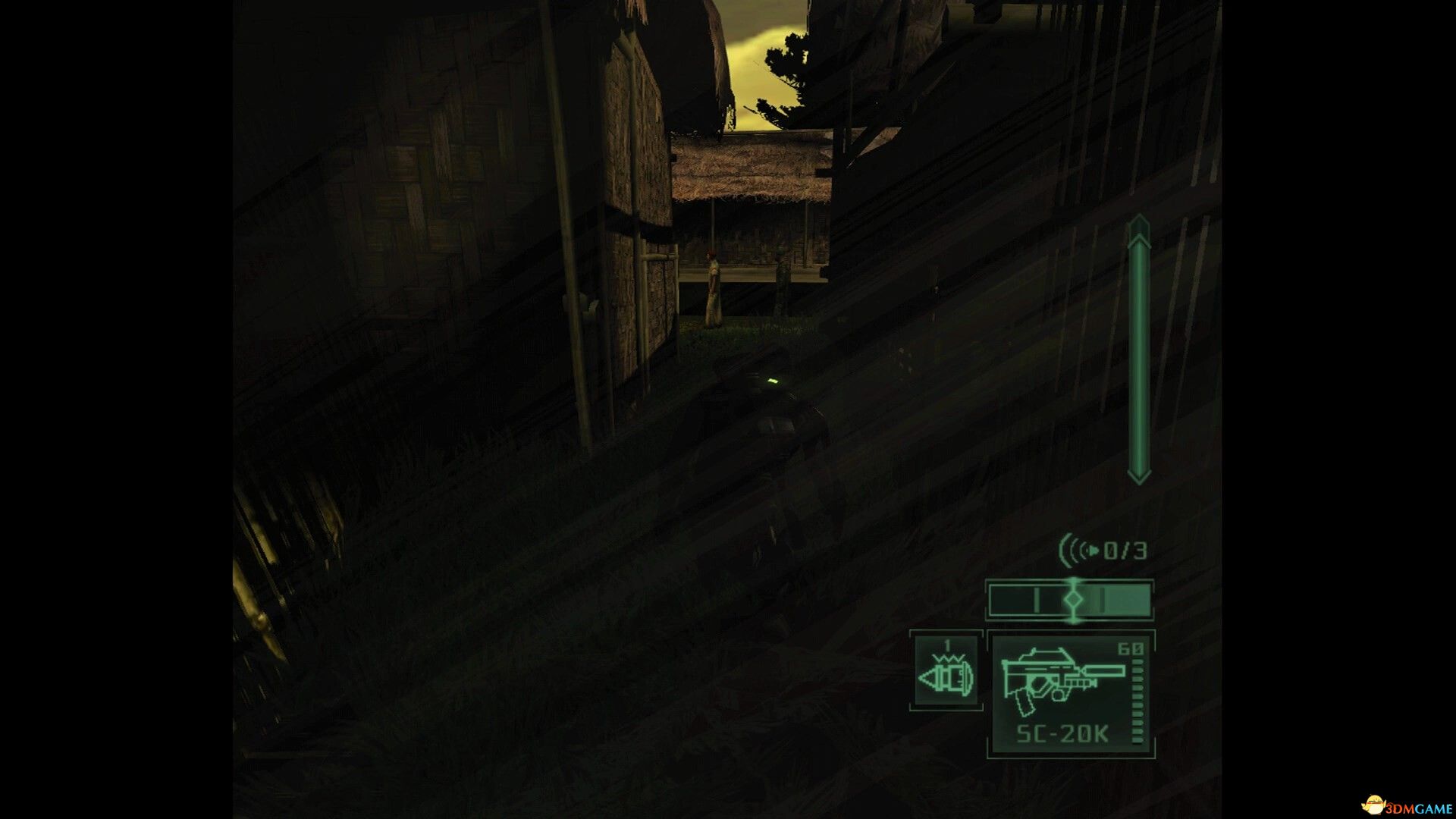Image resolution: width=1456 pixels, height=819 pixels.
Task: Click the ring airfoil gadget icon
Action: pyautogui.click(x=944, y=676)
